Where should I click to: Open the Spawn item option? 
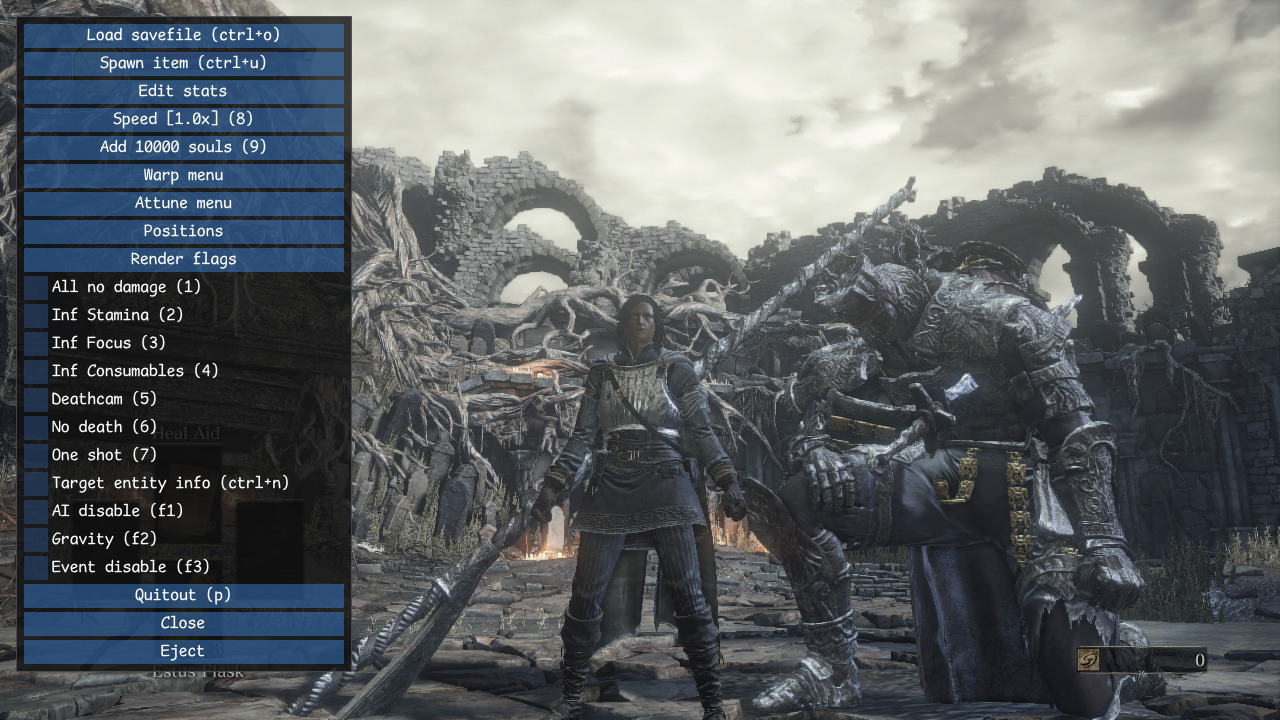[x=183, y=63]
